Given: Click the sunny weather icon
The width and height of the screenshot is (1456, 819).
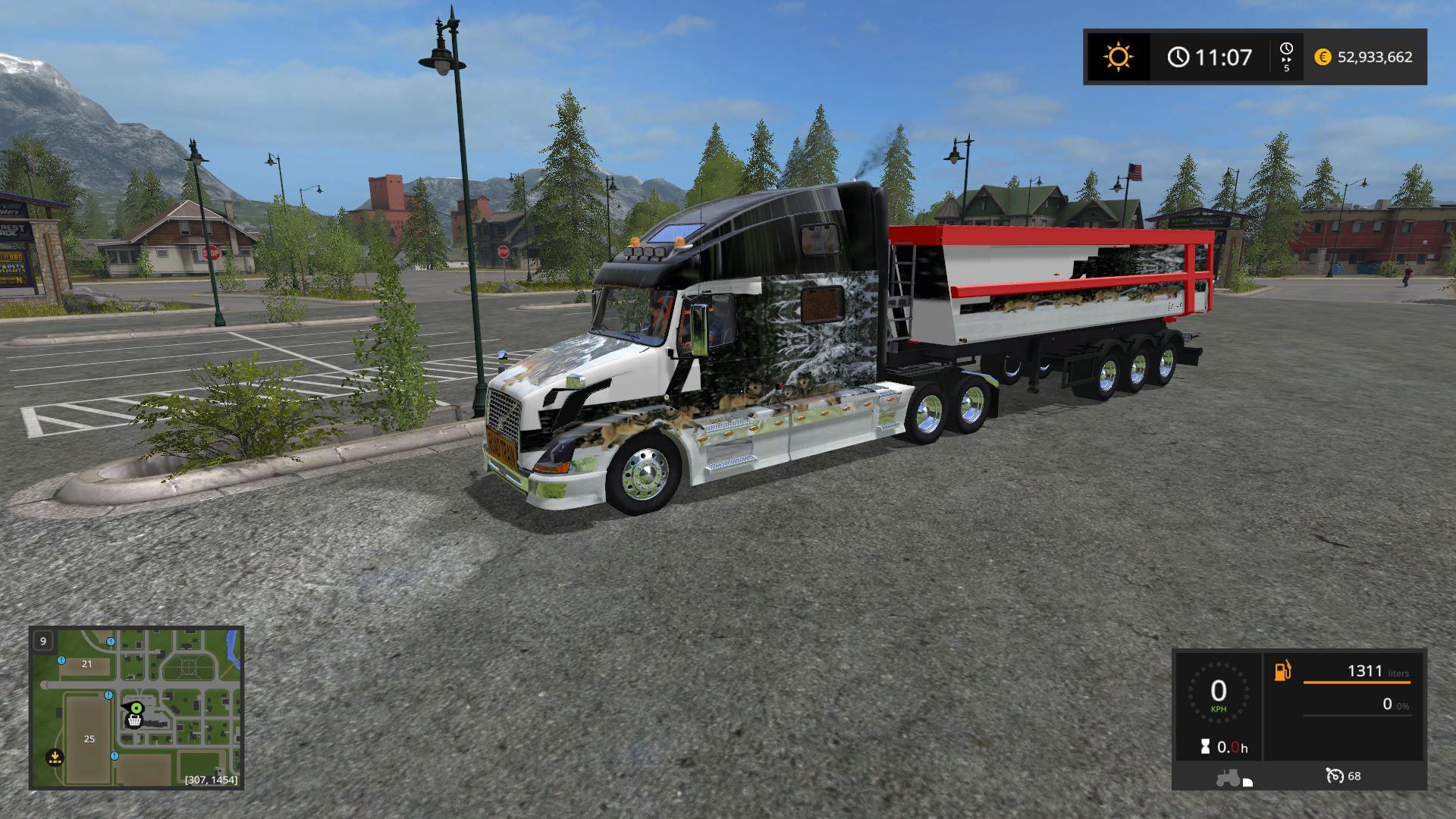Looking at the screenshot, I should [x=1119, y=57].
